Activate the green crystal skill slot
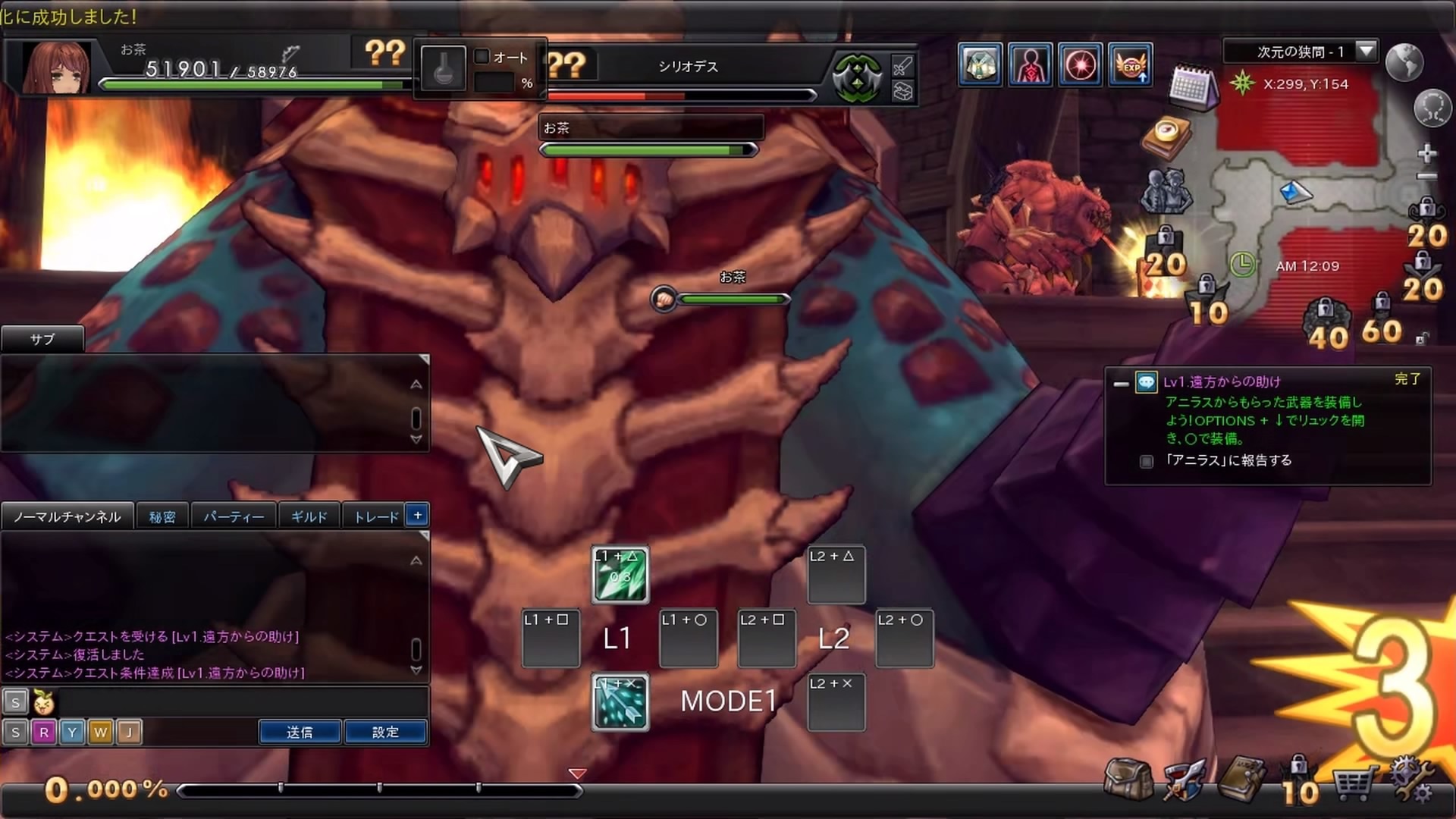 click(x=620, y=576)
